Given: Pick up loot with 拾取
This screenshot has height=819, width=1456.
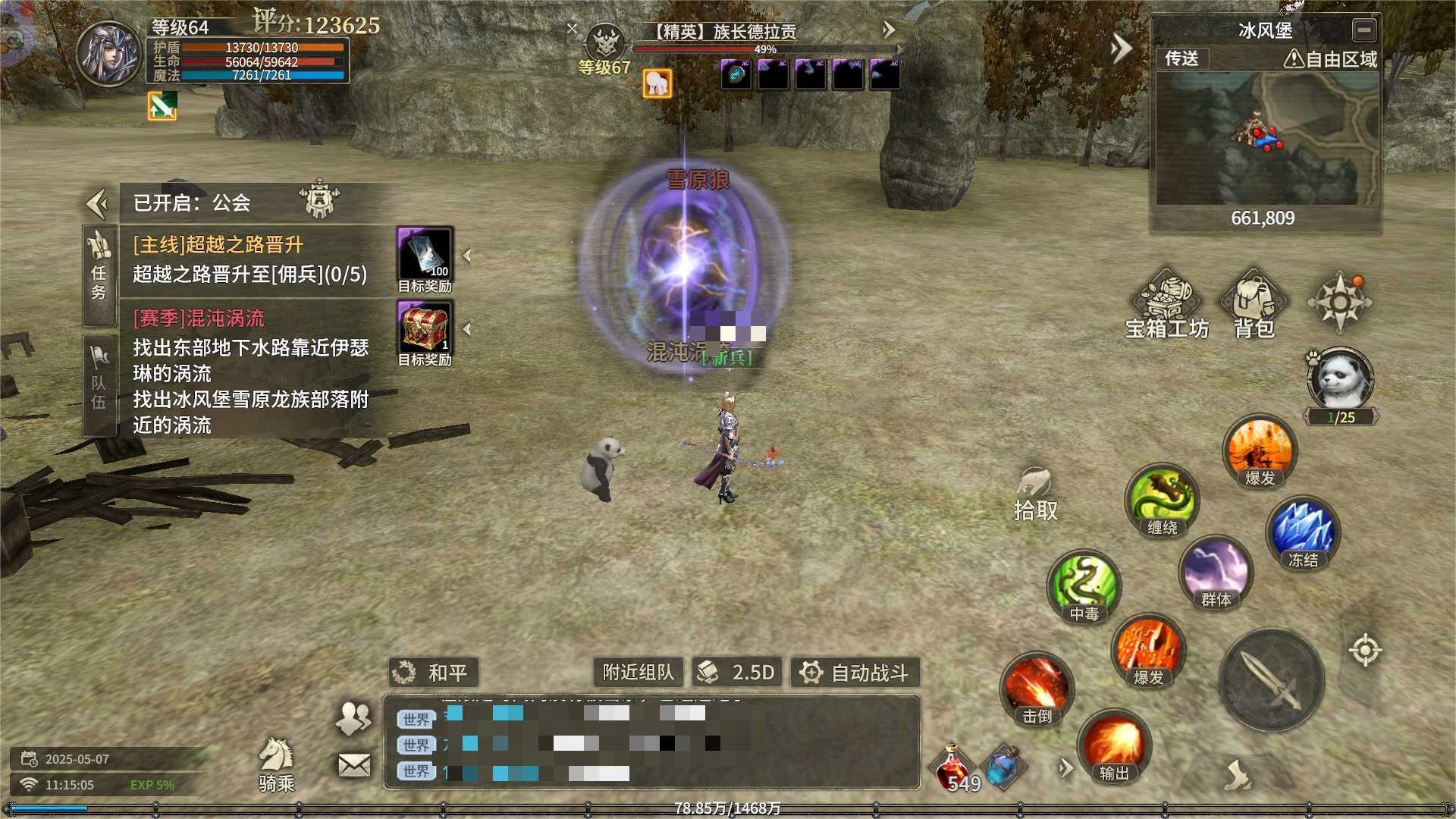Looking at the screenshot, I should (1035, 494).
